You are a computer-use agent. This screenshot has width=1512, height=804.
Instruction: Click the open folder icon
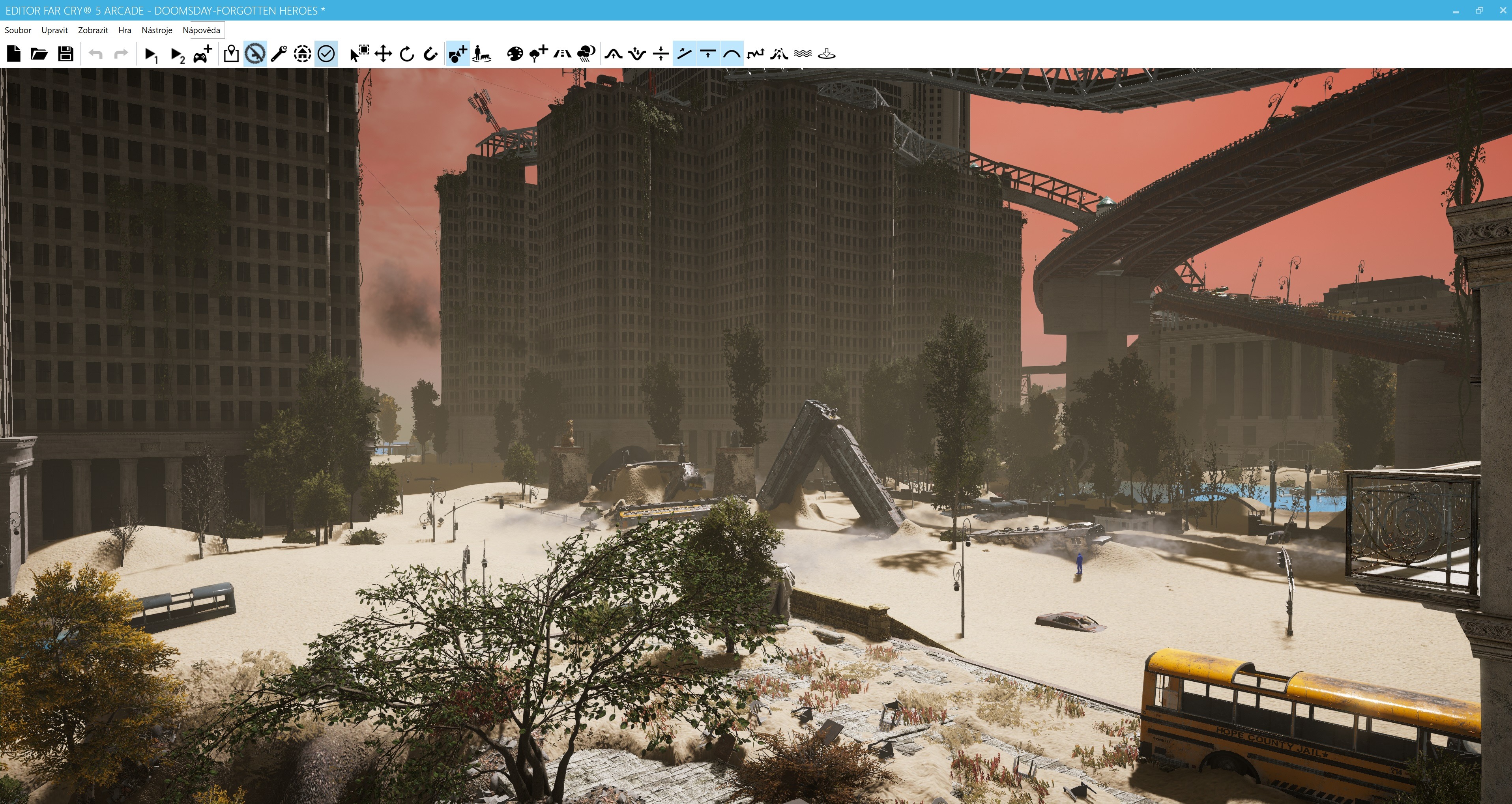[x=39, y=54]
